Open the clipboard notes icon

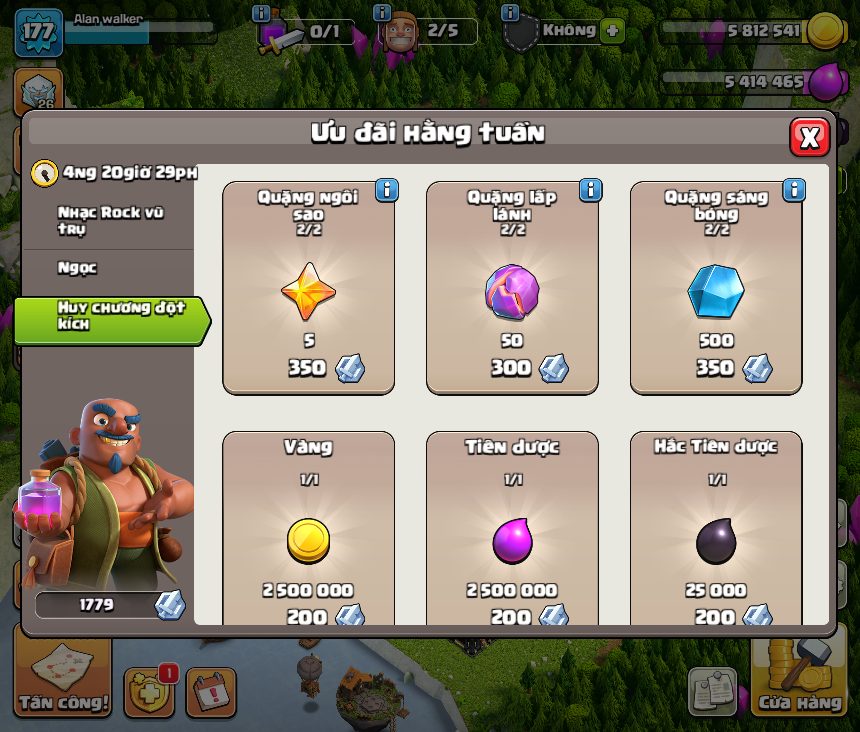(x=713, y=691)
